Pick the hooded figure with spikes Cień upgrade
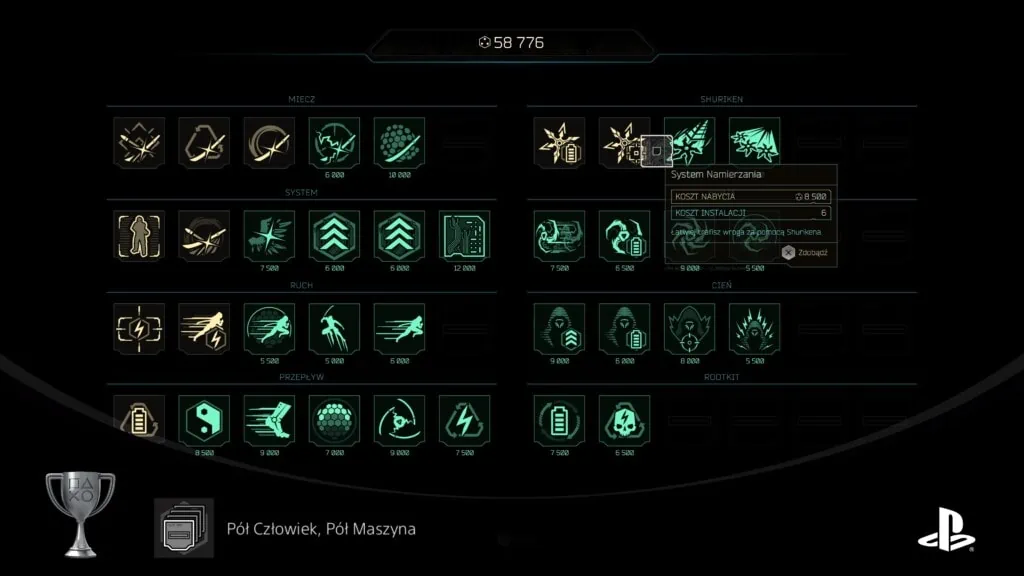Screen dimensions: 1024x576 [754, 328]
